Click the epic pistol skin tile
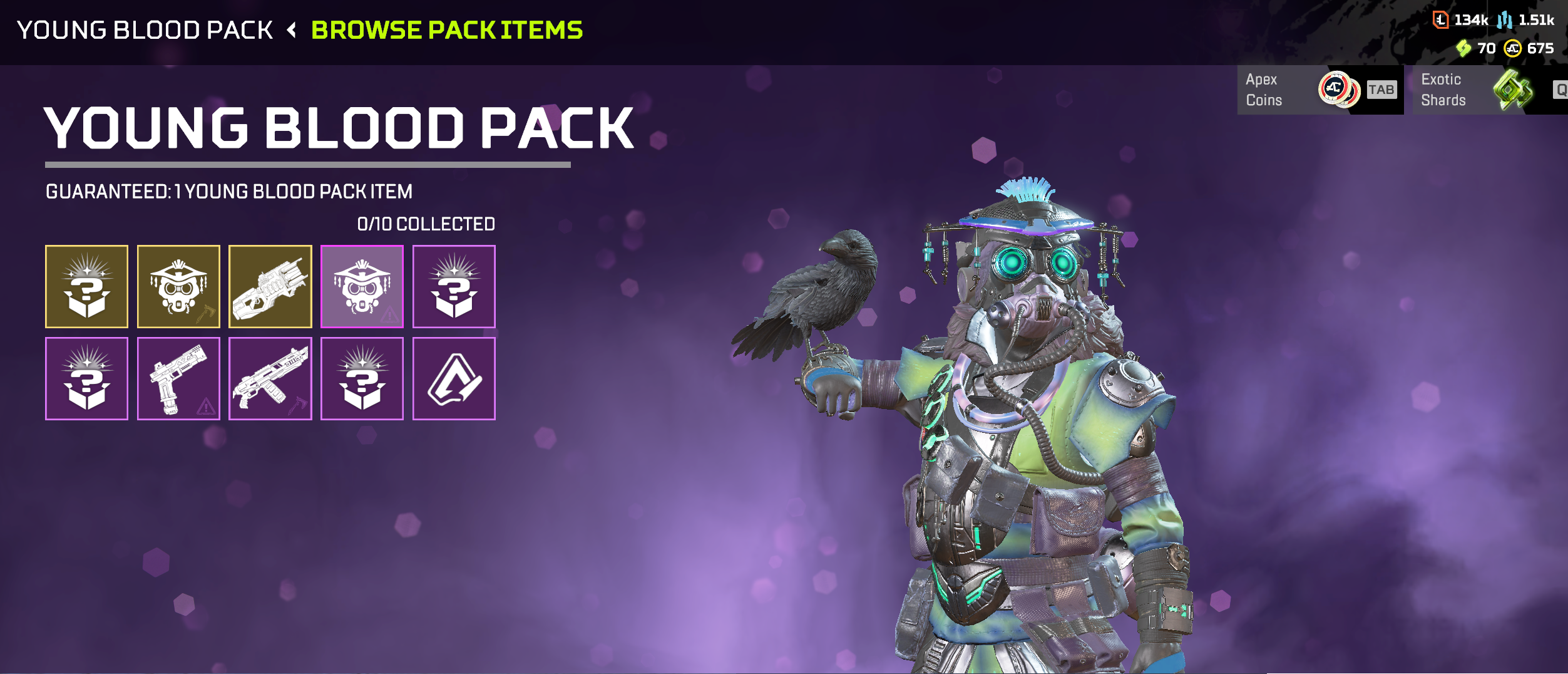Viewport: 1568px width, 674px height. tap(179, 379)
